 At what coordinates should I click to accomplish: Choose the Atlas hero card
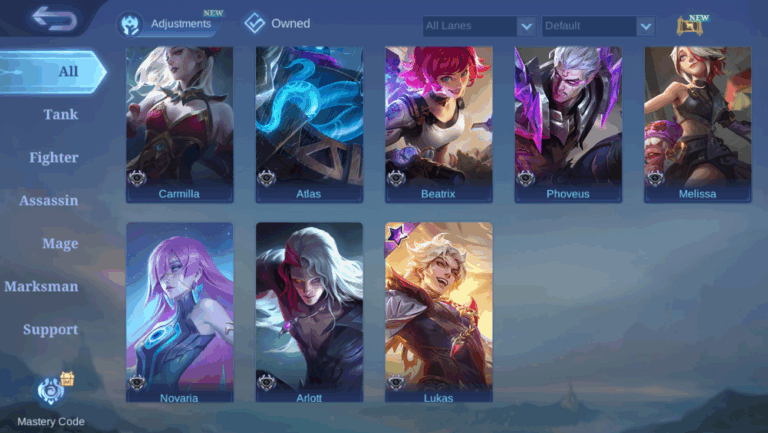[309, 124]
